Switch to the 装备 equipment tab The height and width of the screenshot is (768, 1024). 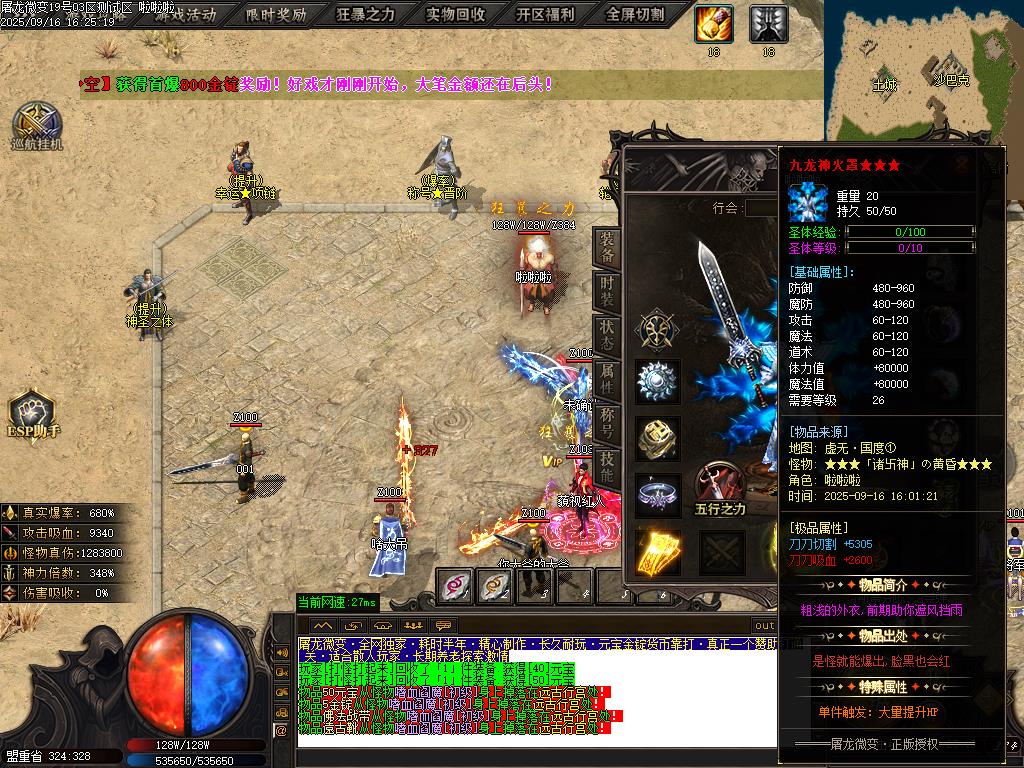(606, 247)
